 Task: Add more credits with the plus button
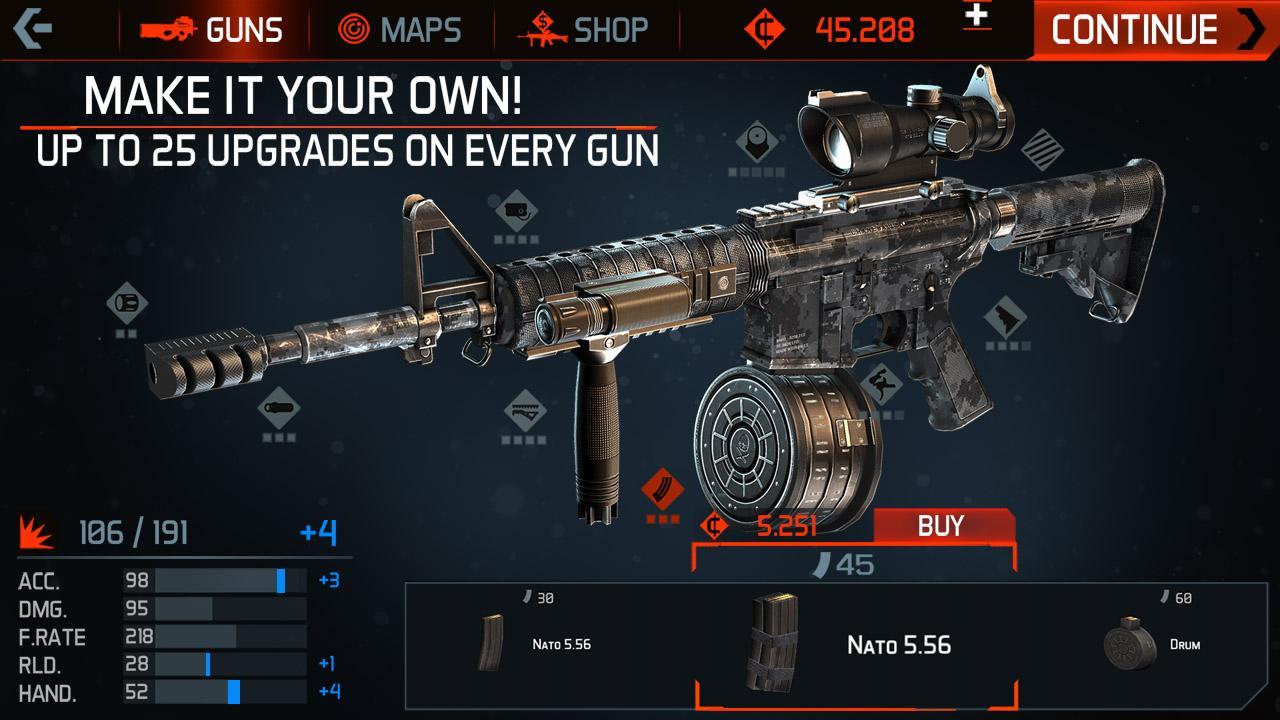point(977,16)
